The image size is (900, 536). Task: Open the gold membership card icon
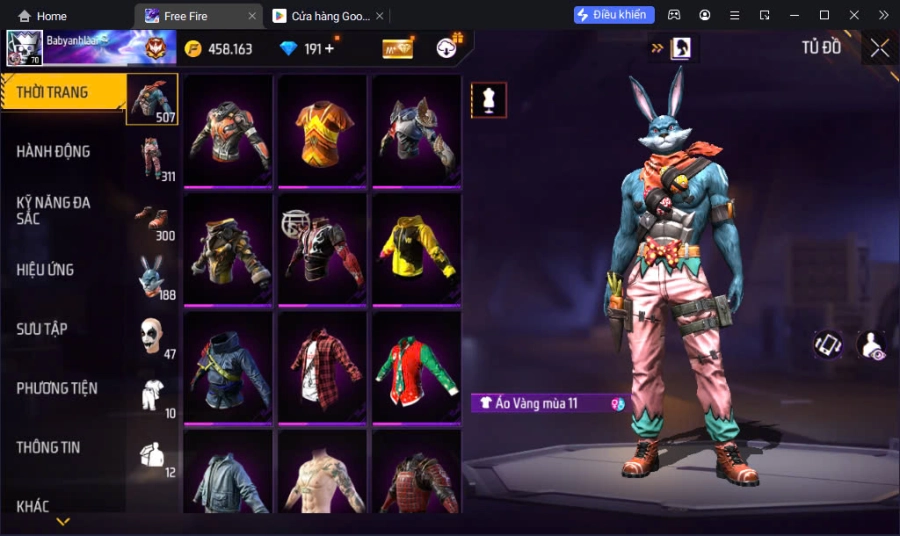[397, 48]
